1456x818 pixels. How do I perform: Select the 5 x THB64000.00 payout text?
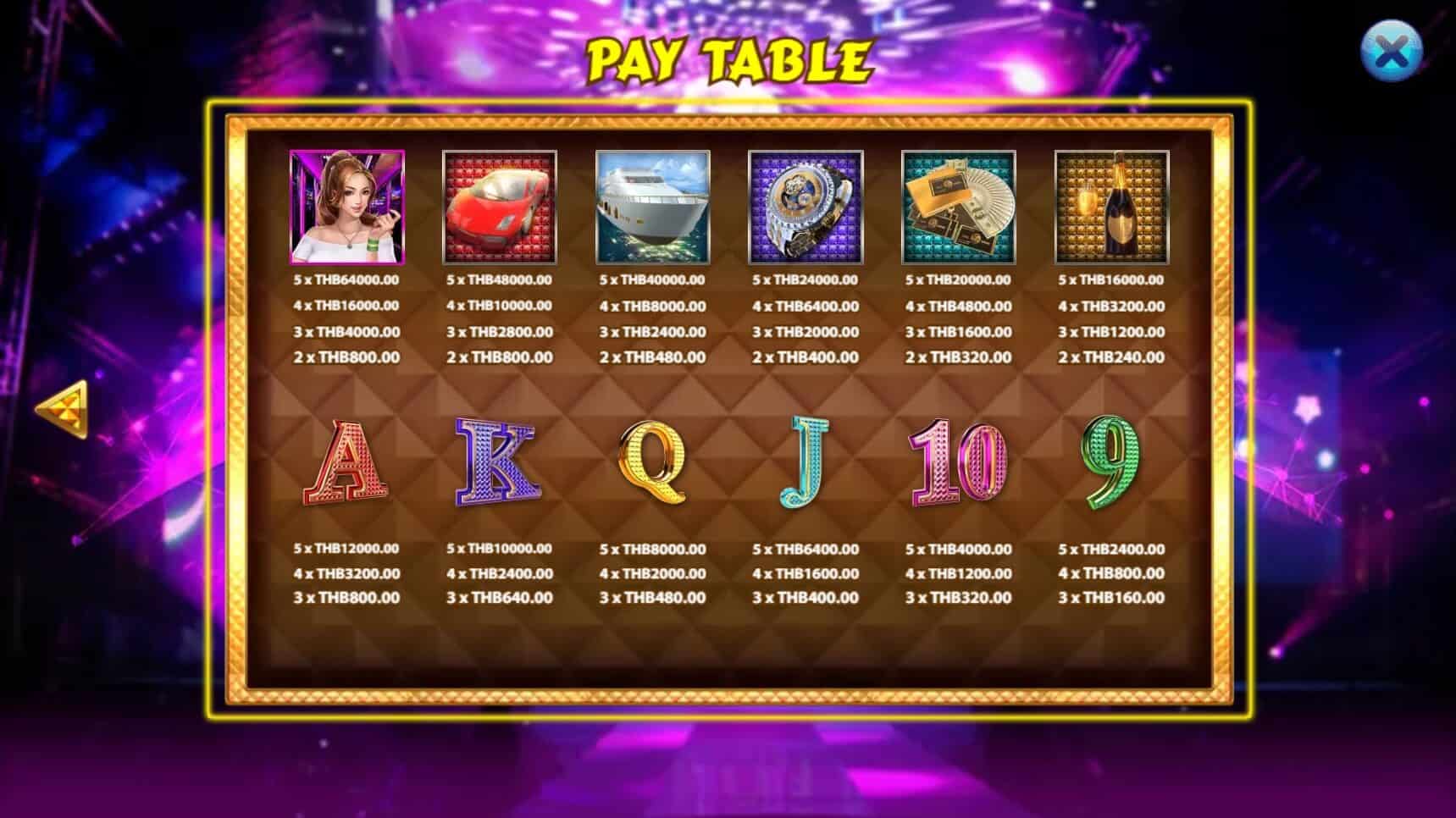pos(348,281)
